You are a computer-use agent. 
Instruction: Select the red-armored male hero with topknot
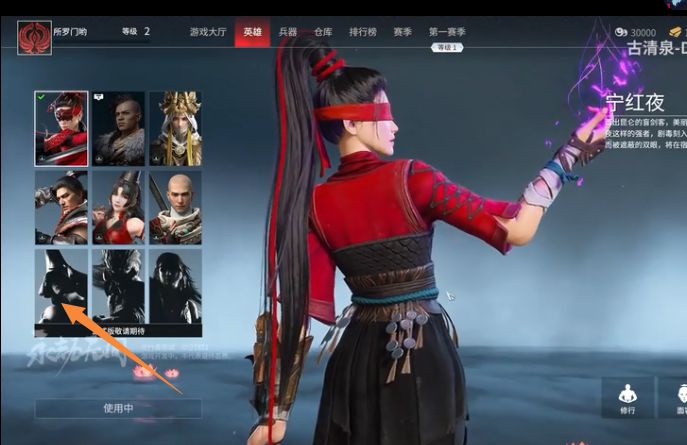coord(60,207)
